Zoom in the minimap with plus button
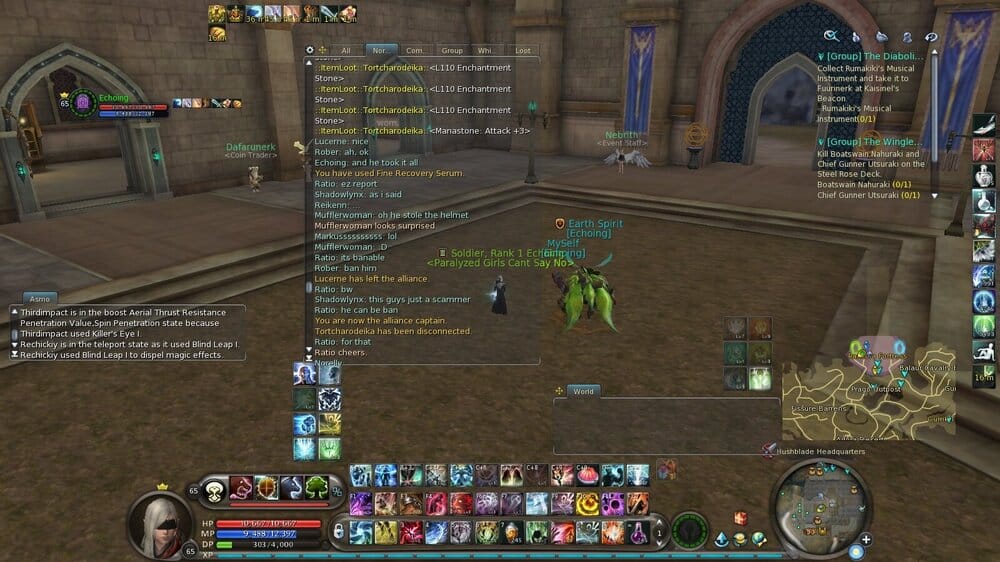 866,540
